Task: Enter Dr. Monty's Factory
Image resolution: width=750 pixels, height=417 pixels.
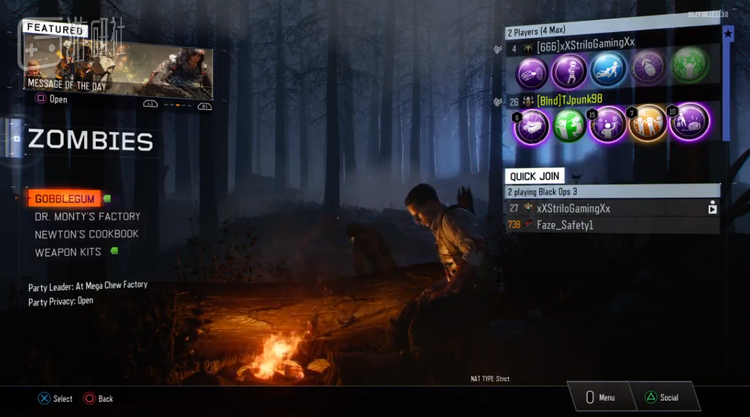Action: click(87, 217)
